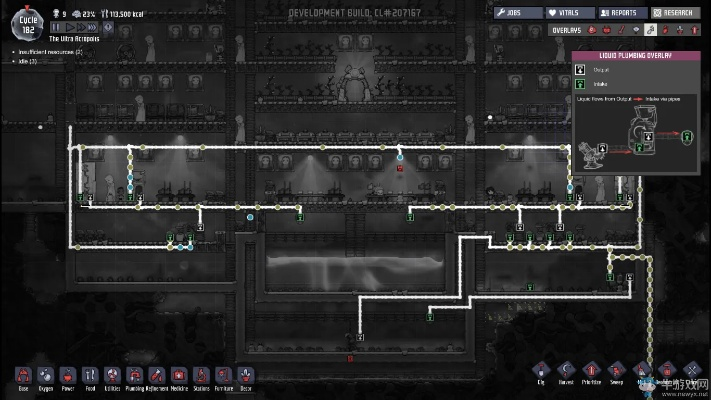Open the Stations build category

pyautogui.click(x=201, y=375)
